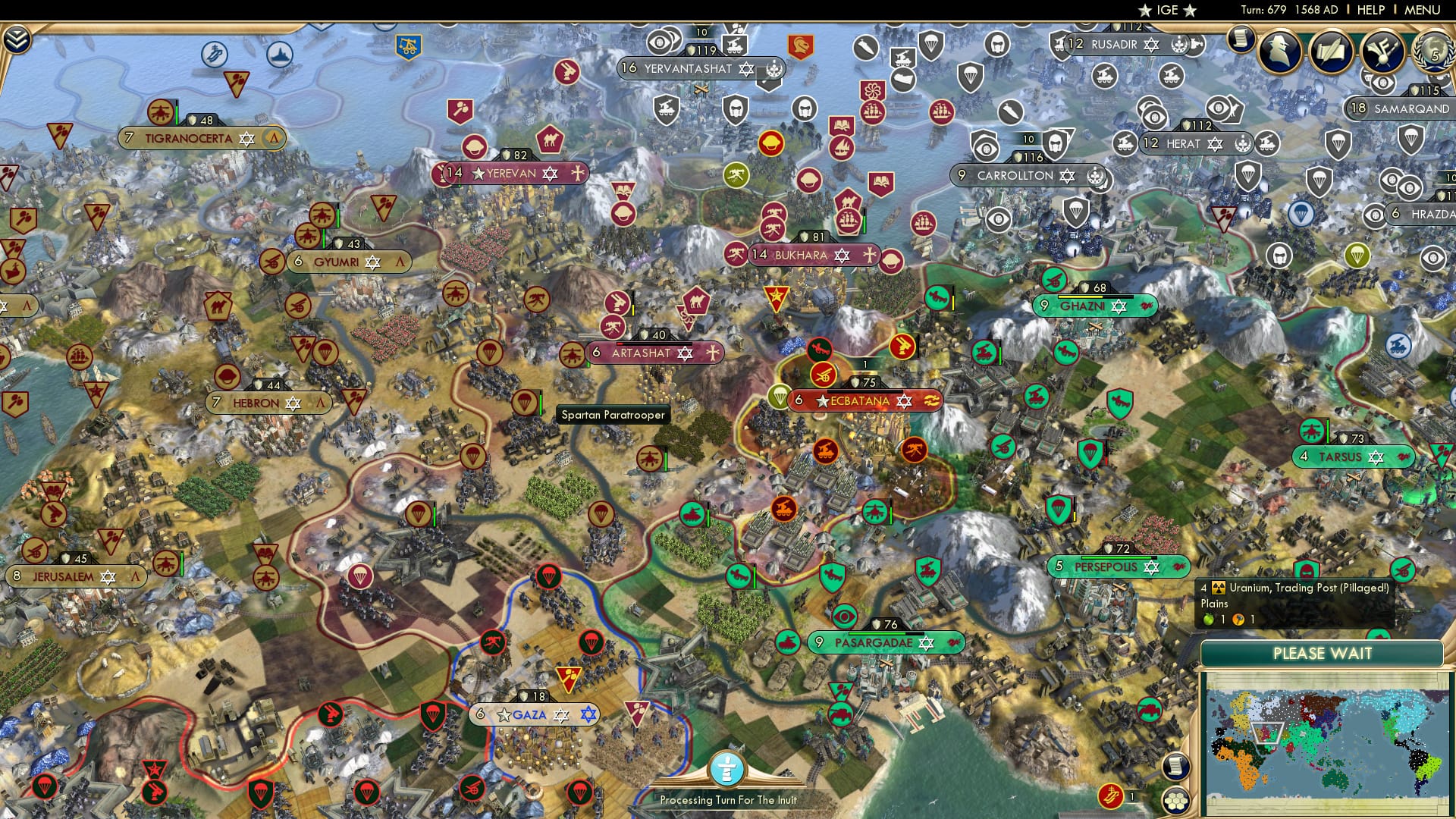Open the in-game MENU

[1421, 10]
